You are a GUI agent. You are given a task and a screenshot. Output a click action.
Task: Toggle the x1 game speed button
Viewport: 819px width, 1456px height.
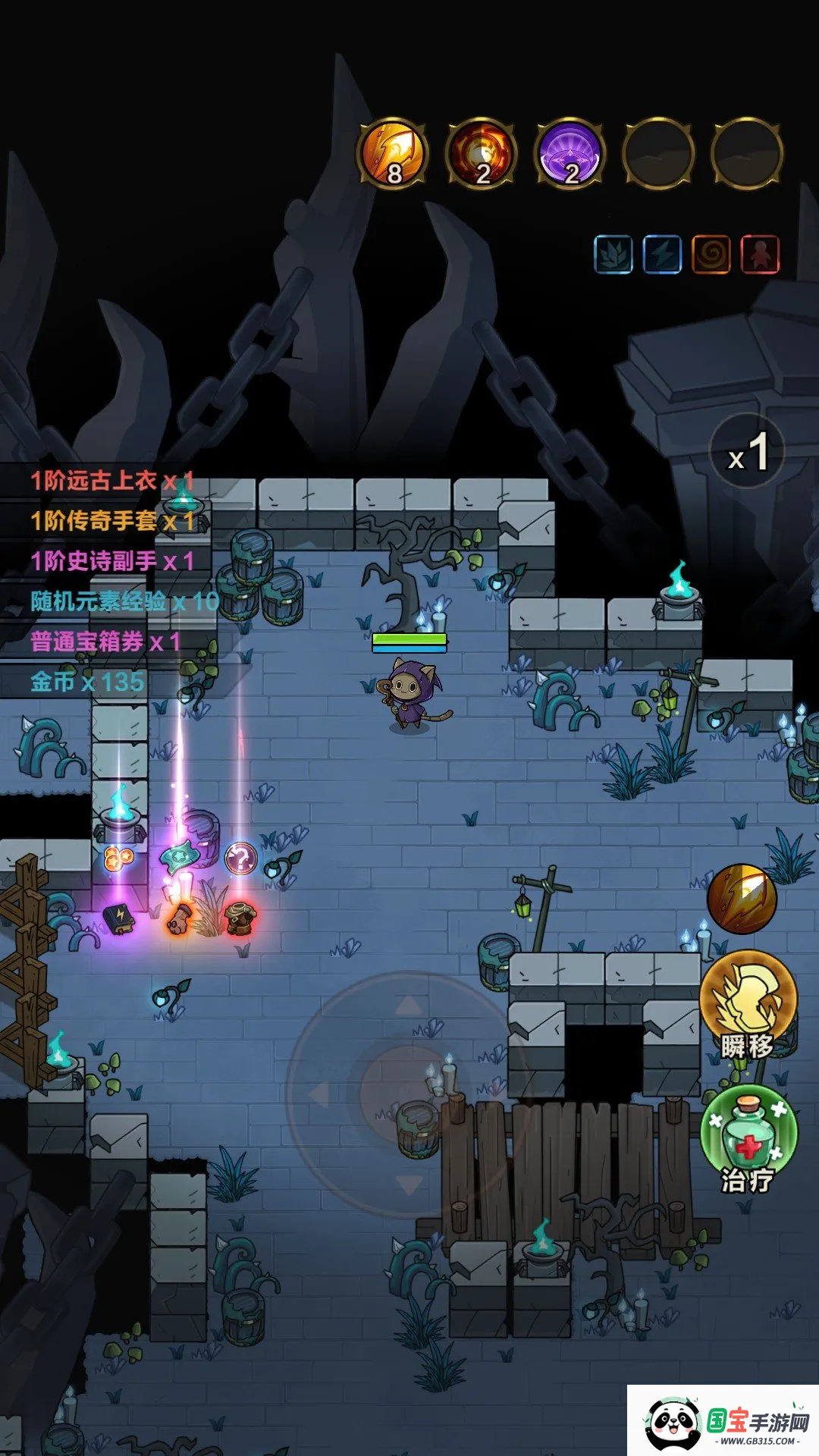coord(747,452)
